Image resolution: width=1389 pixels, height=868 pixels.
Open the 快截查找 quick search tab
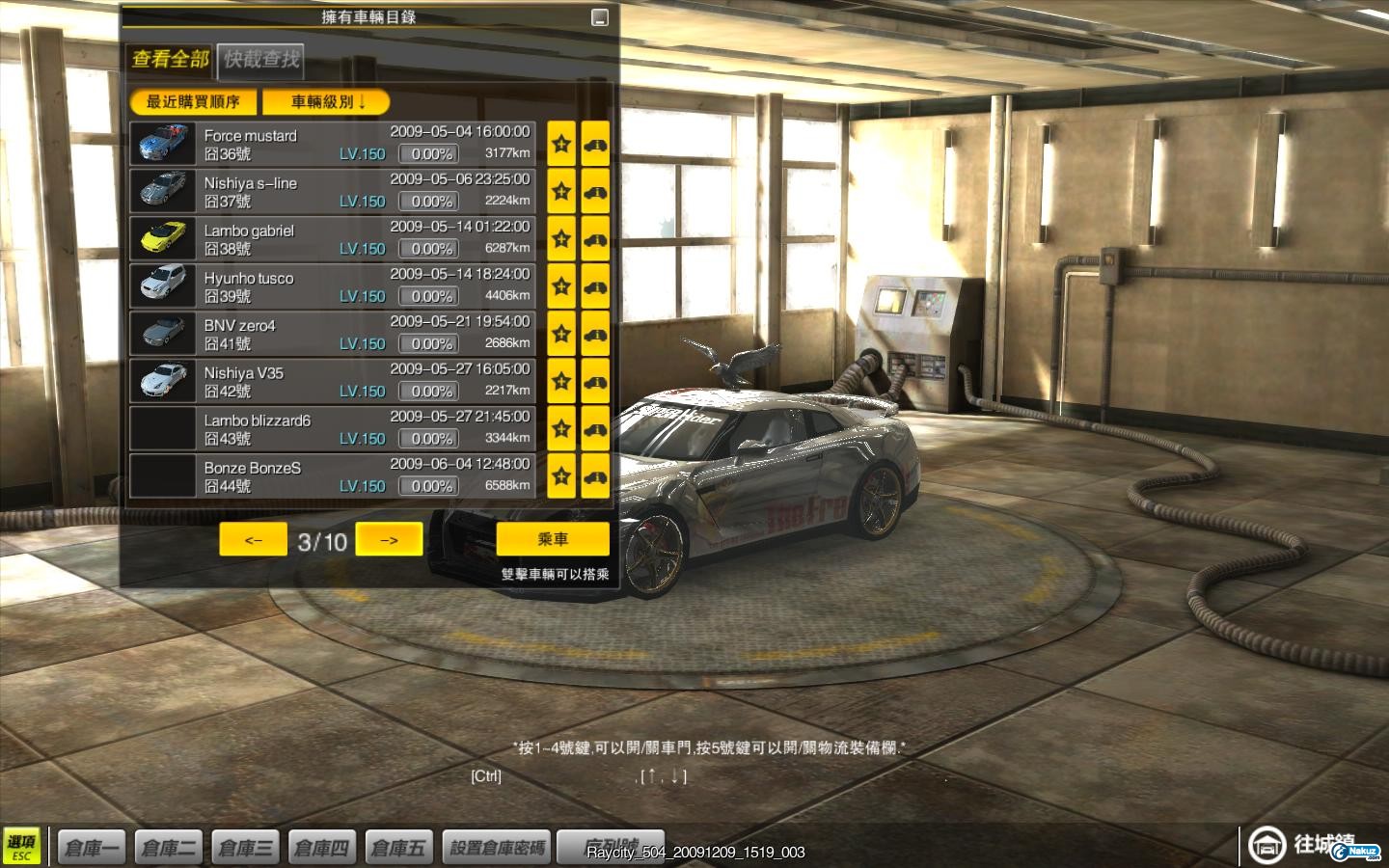click(261, 59)
